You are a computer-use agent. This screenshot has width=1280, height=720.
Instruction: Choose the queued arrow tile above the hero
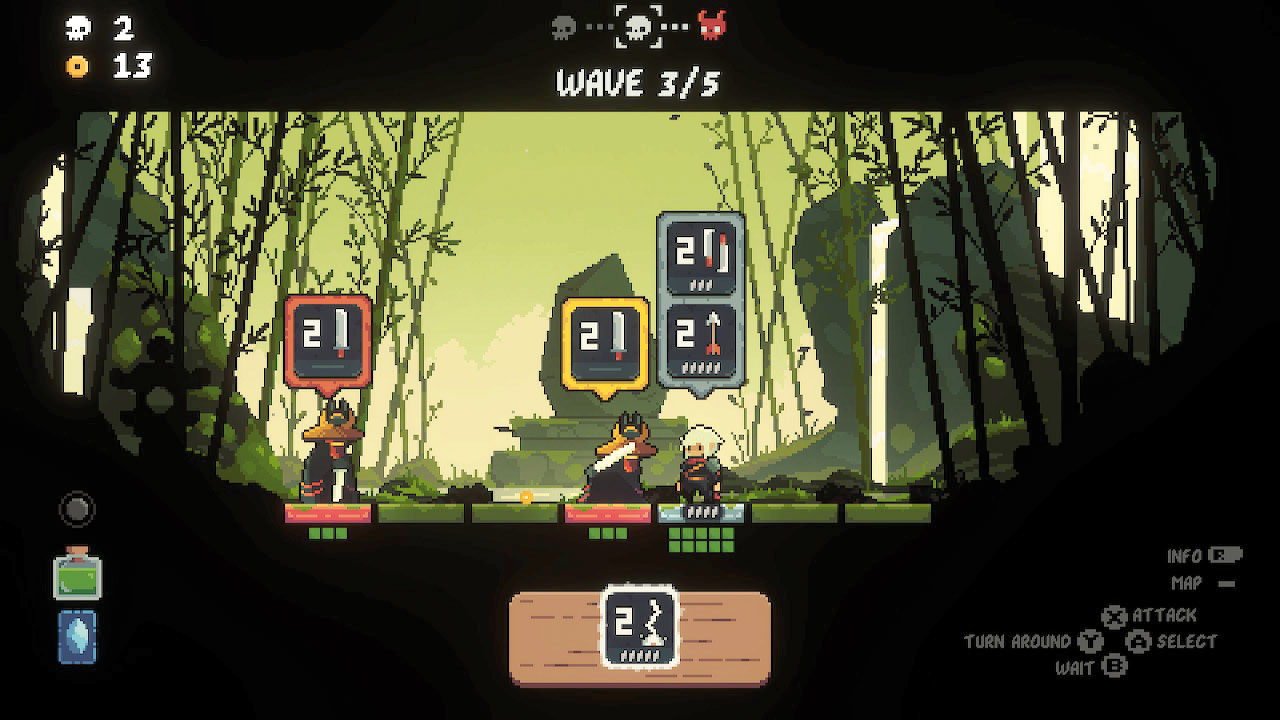pos(700,341)
